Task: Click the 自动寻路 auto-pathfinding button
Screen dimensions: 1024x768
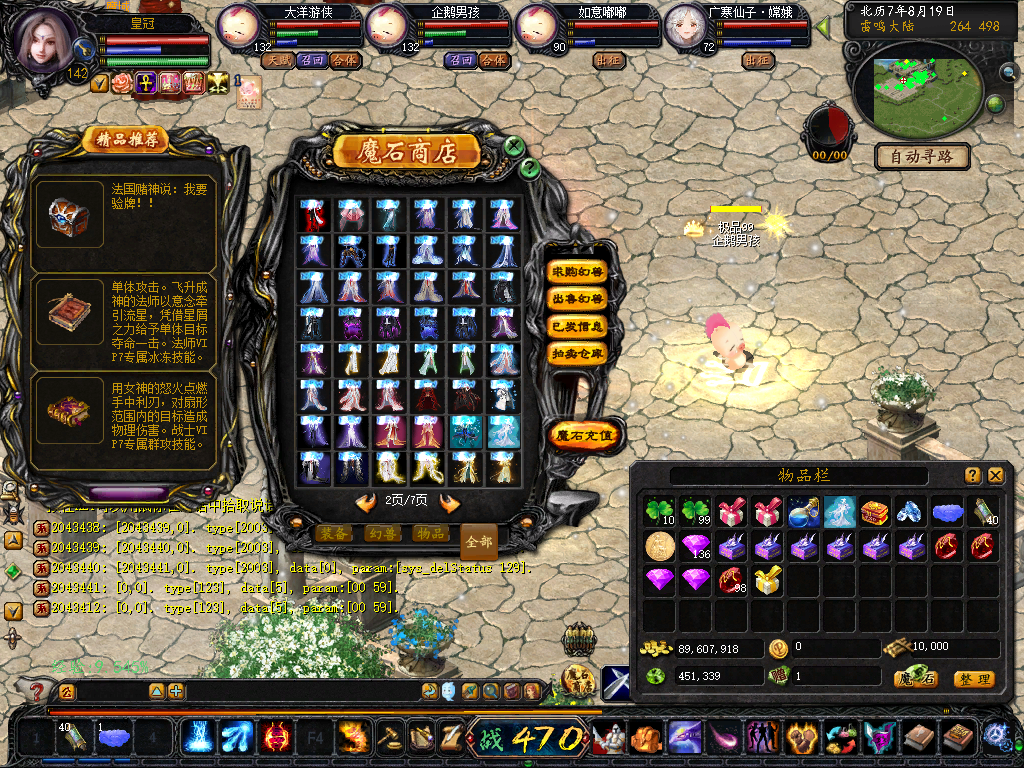Action: coord(921,156)
